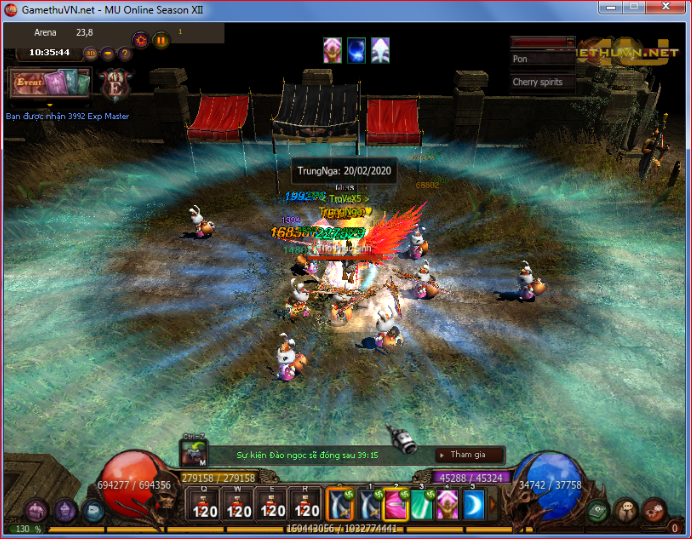Select the Cherry spirits target entry
692x539 pixels.
pos(542,82)
